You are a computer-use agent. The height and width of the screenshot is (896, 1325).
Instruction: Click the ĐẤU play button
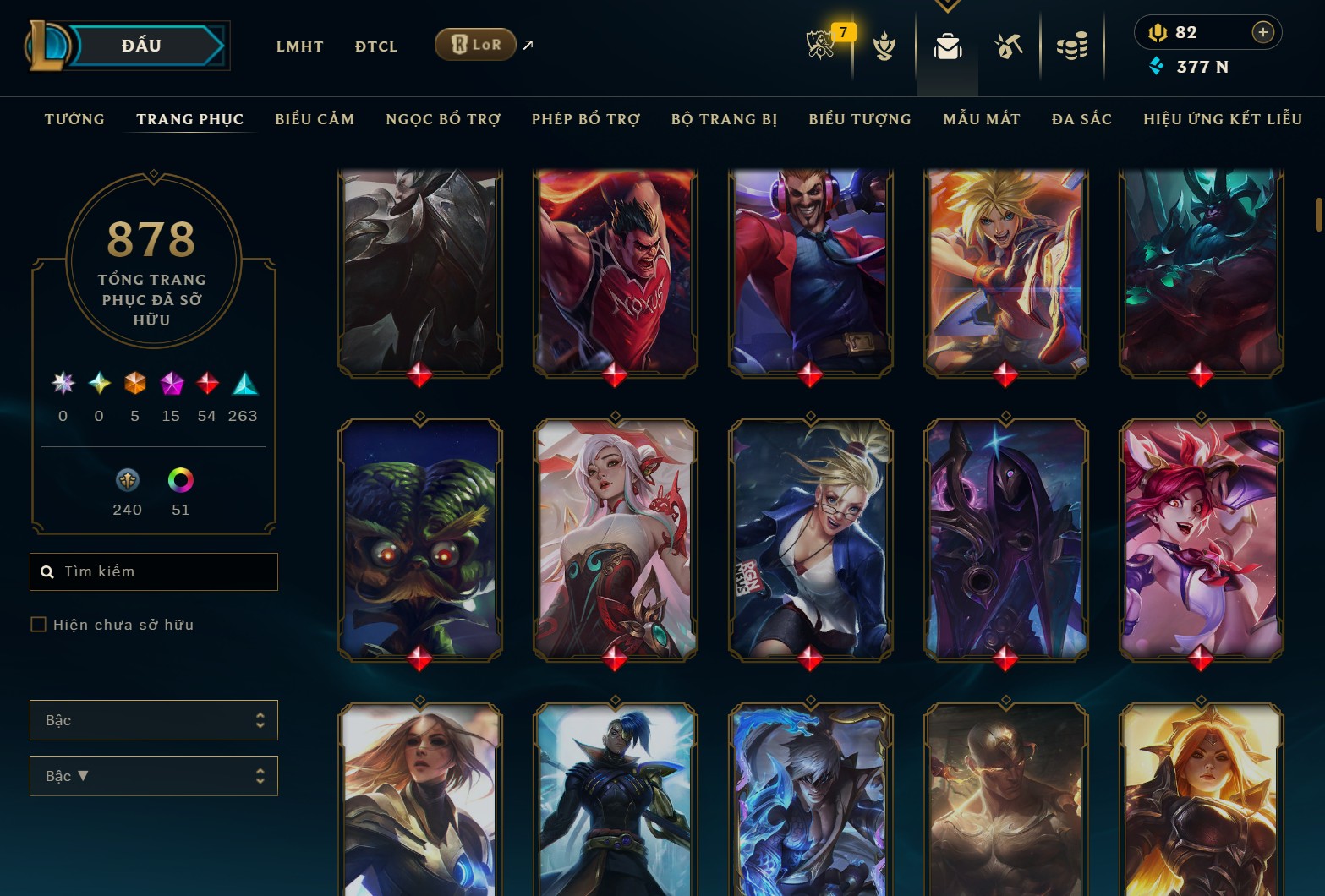[140, 45]
